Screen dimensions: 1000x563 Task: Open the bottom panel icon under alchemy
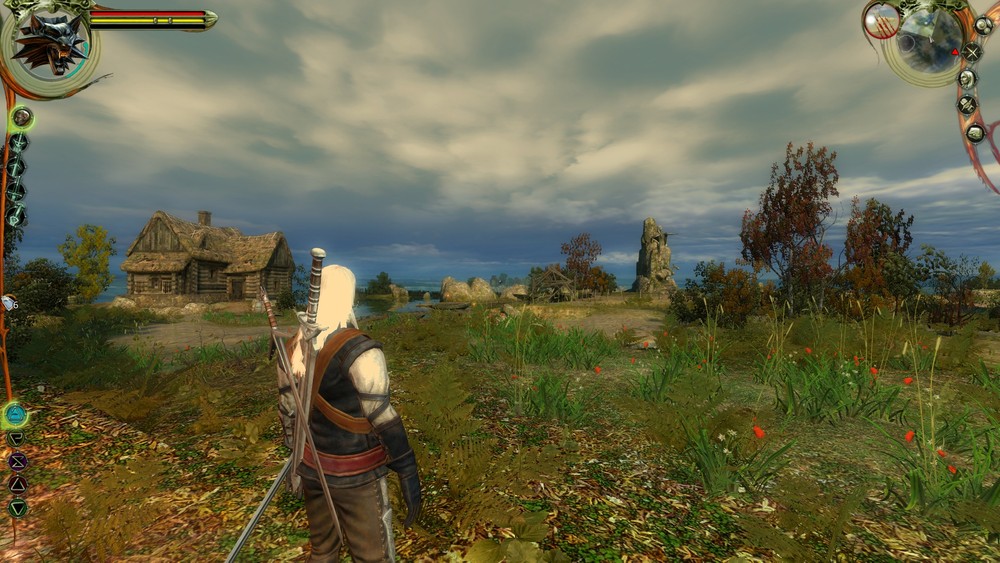click(x=975, y=132)
